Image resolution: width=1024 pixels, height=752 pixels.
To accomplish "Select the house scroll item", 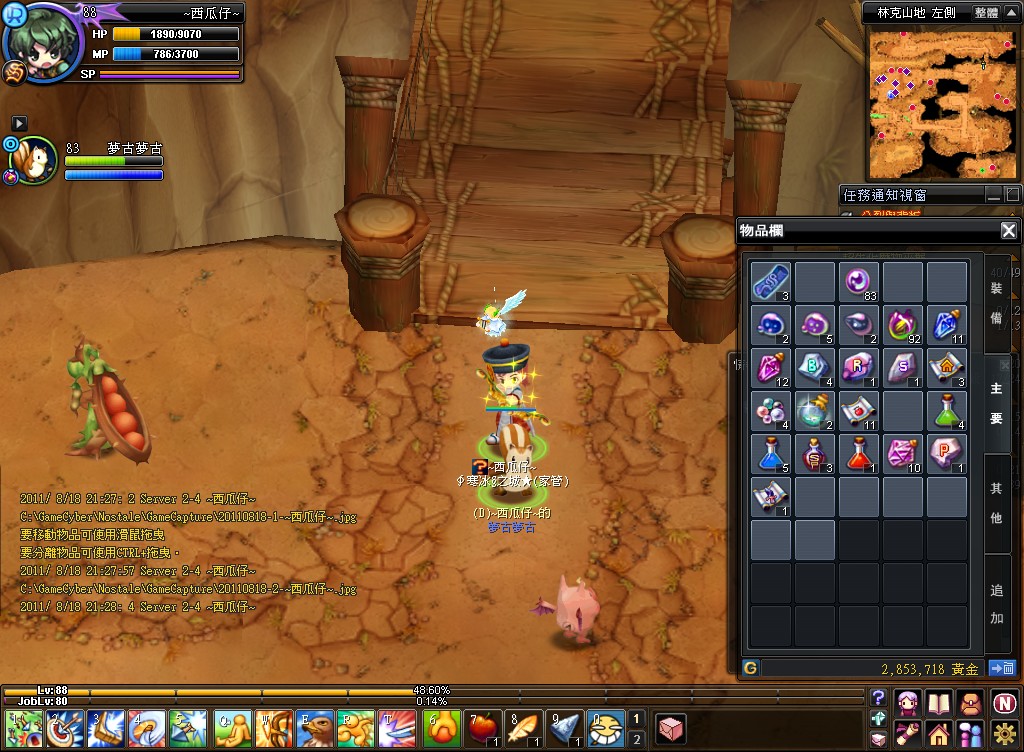I will [946, 367].
